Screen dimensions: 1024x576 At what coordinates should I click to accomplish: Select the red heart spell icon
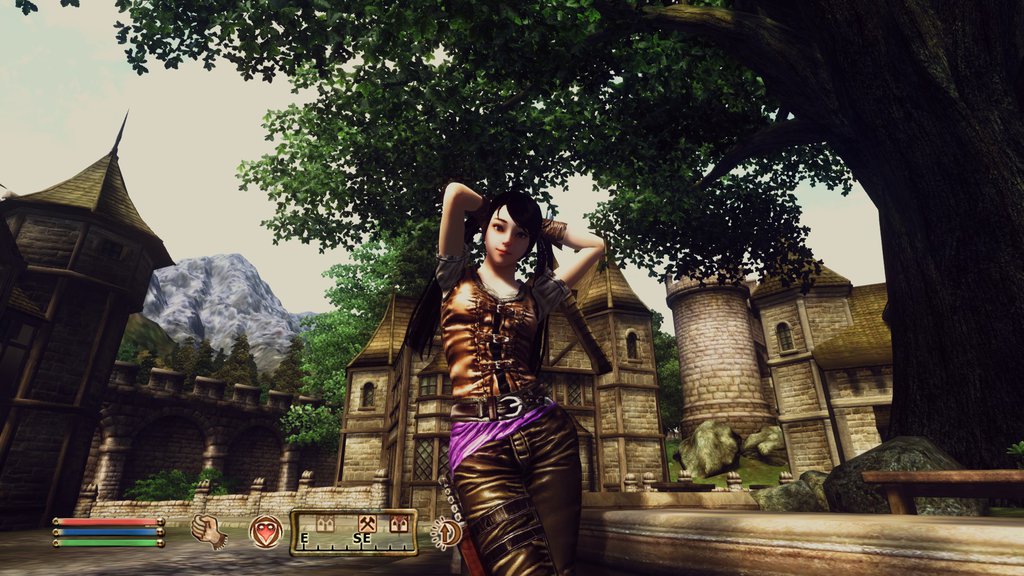click(x=265, y=531)
